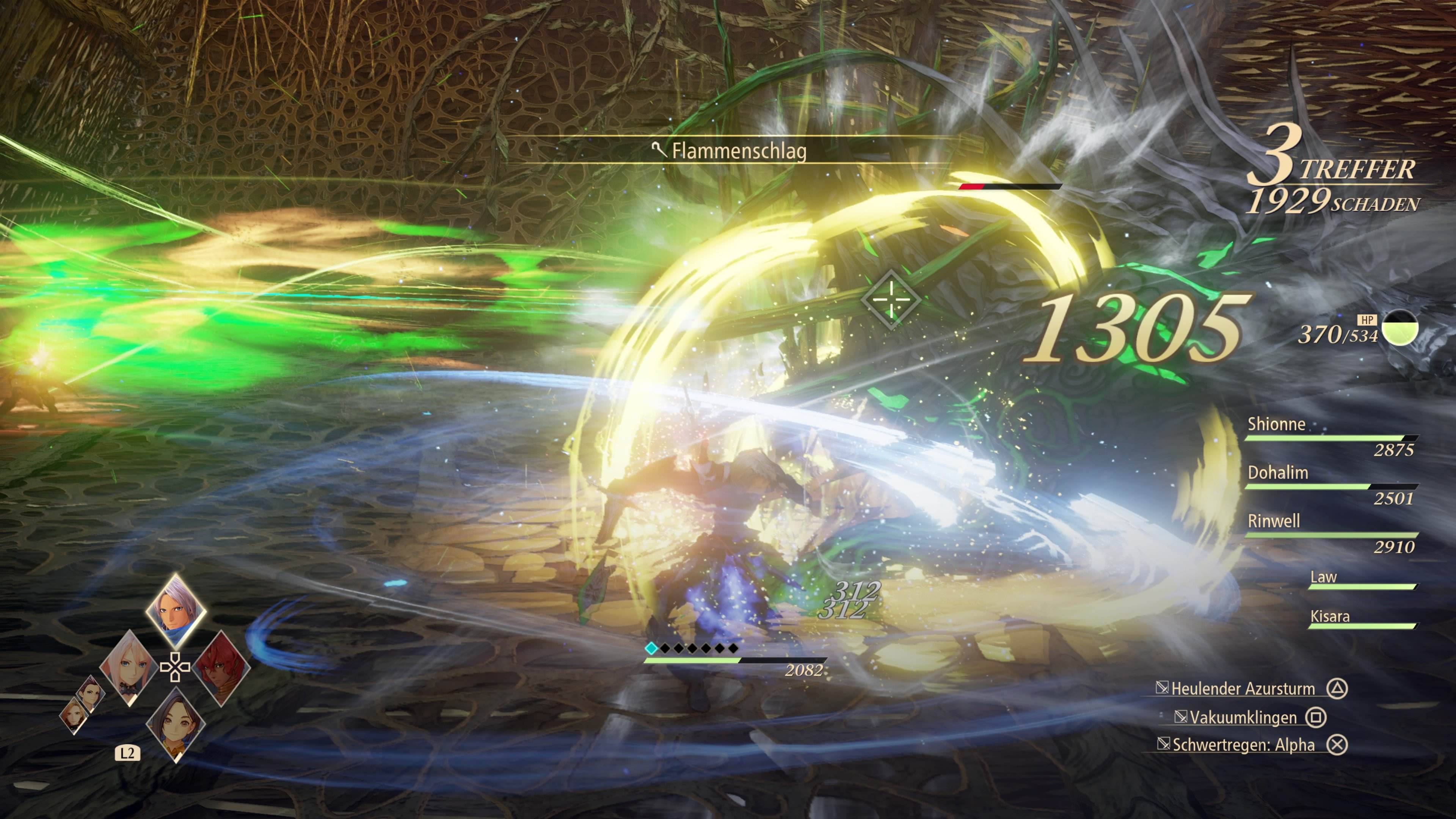
Task: Select Kisara's small reserve portrait
Action: (74, 715)
